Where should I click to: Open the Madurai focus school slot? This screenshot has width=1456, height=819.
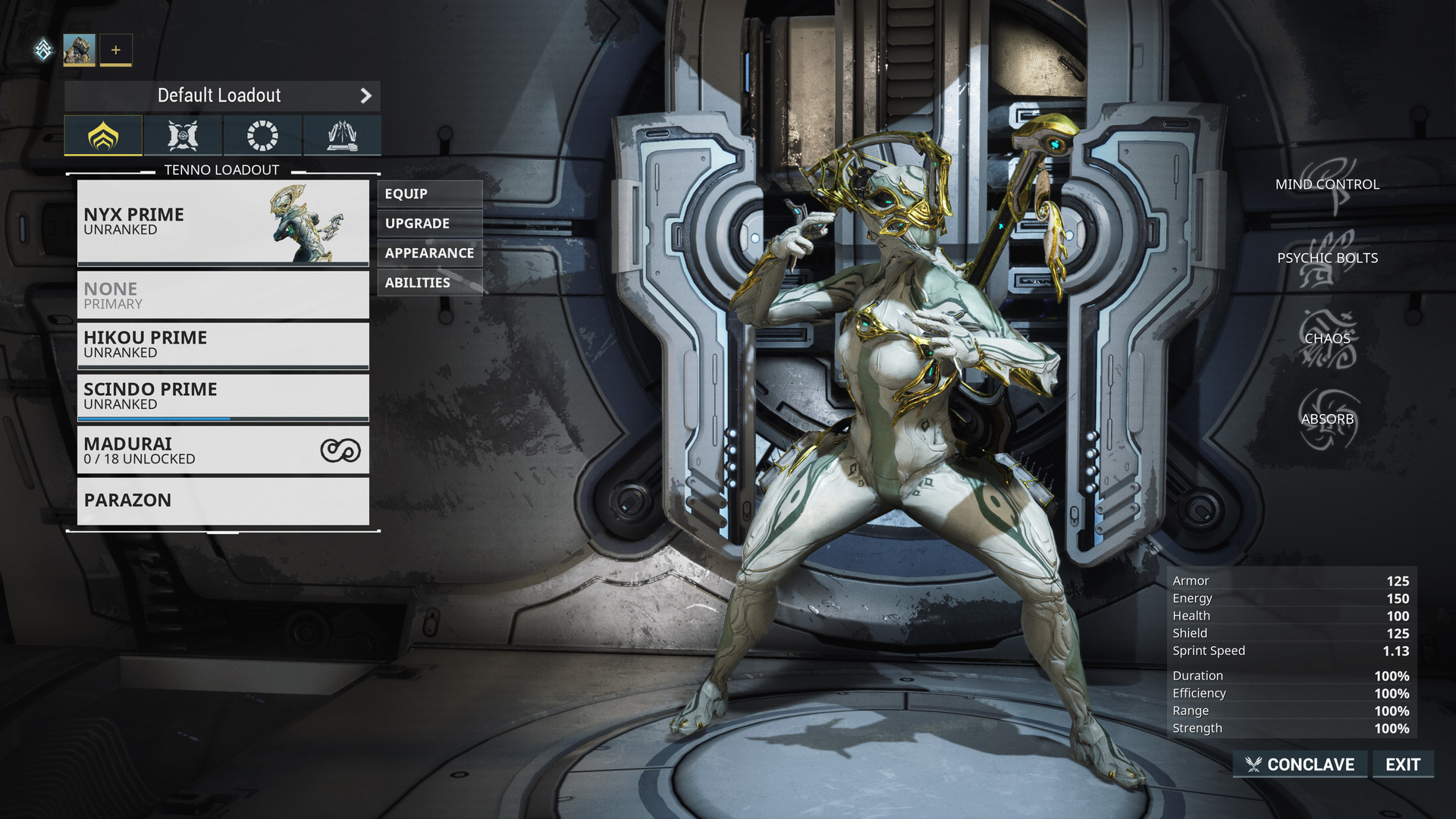pyautogui.click(x=223, y=450)
